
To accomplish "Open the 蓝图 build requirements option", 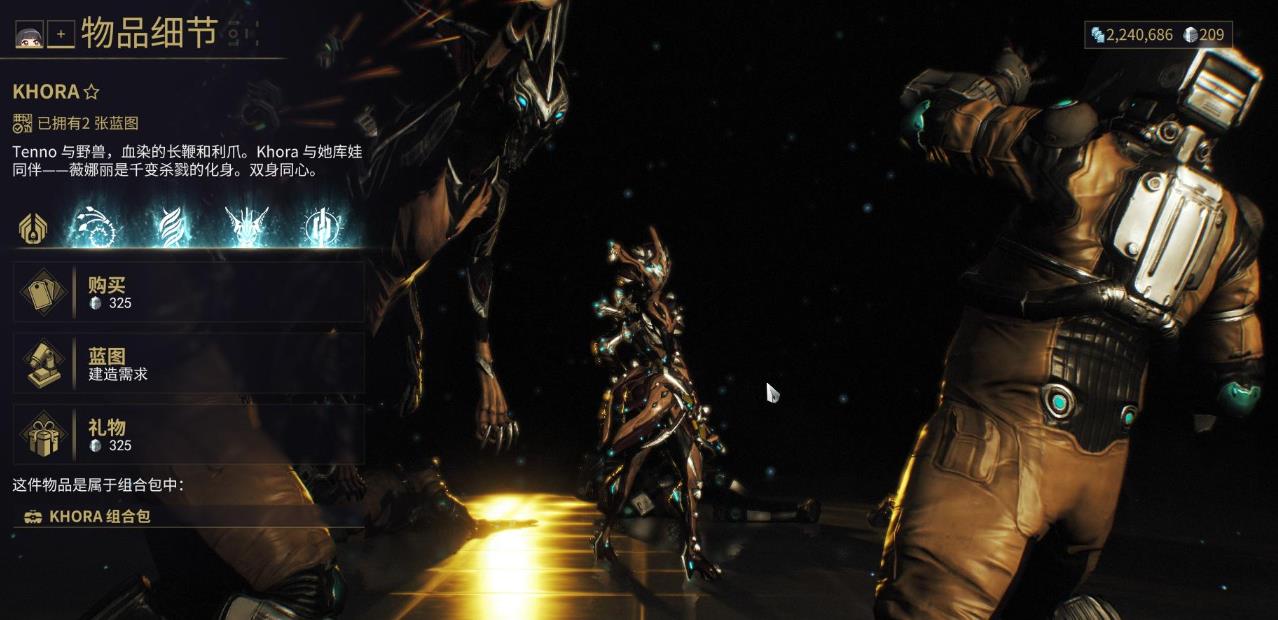I will point(188,363).
